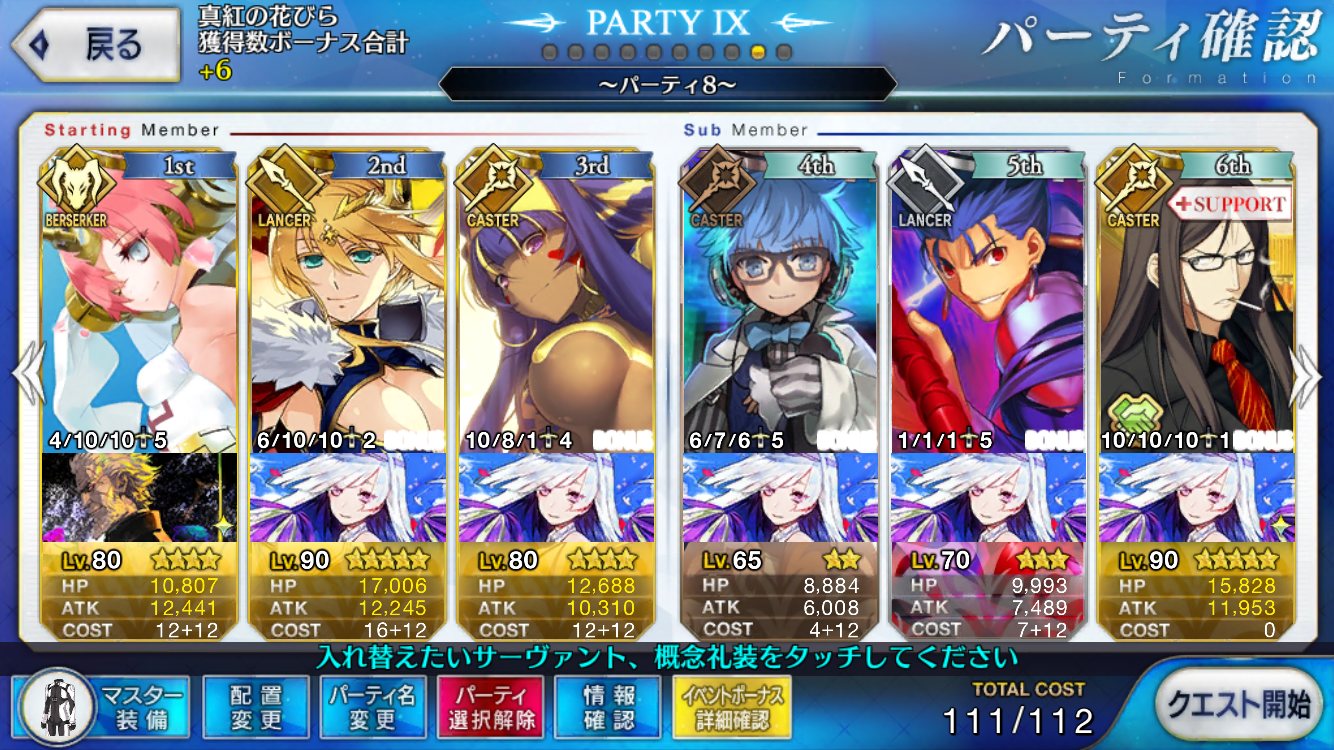Choose the 3rd slot Caster servant
The width and height of the screenshot is (1334, 750).
(556, 300)
